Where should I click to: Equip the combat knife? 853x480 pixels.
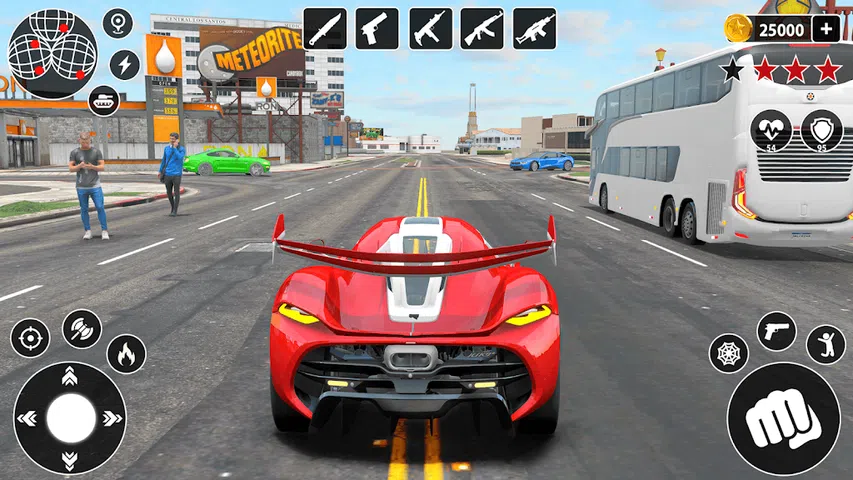(x=324, y=28)
